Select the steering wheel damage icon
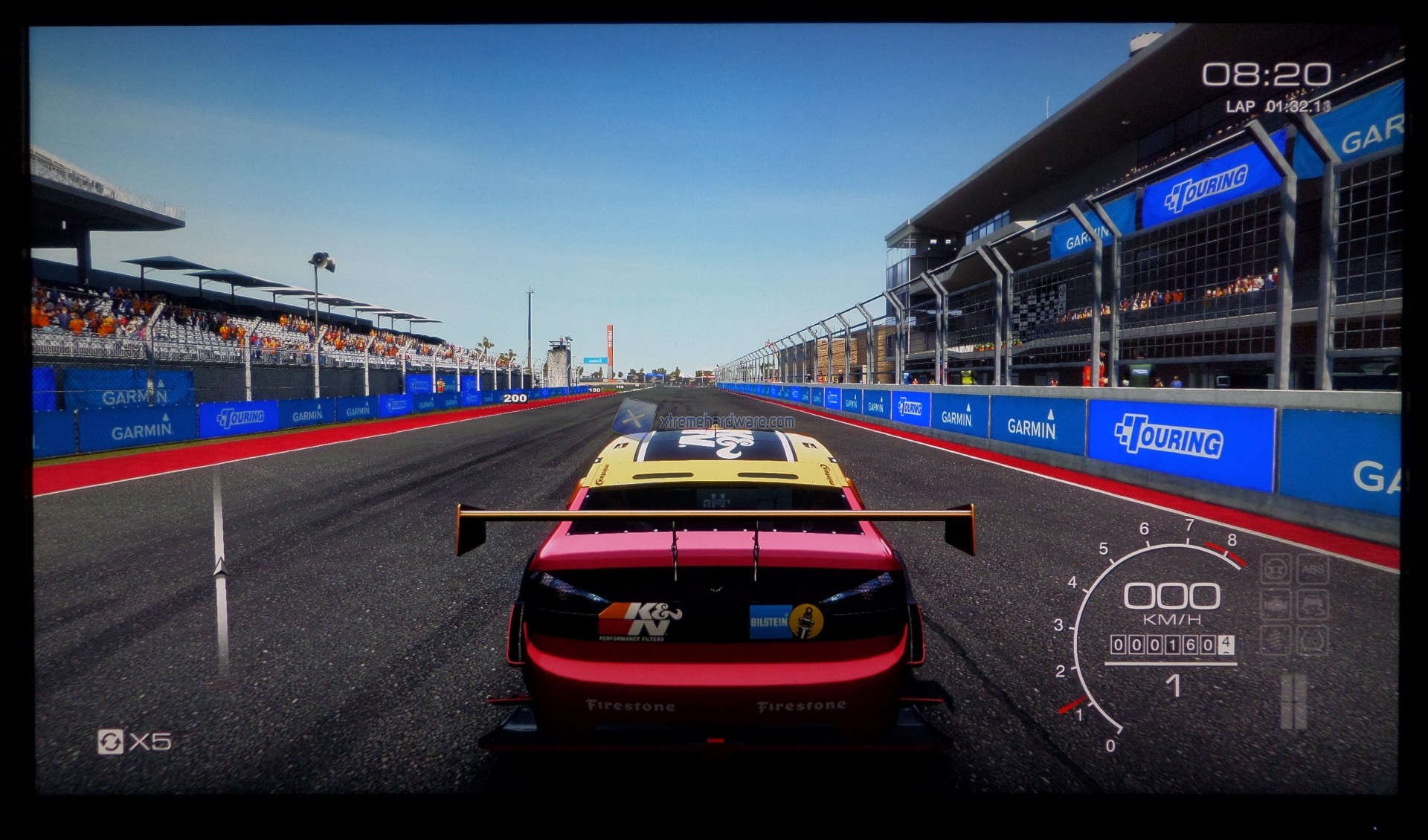 [1275, 570]
